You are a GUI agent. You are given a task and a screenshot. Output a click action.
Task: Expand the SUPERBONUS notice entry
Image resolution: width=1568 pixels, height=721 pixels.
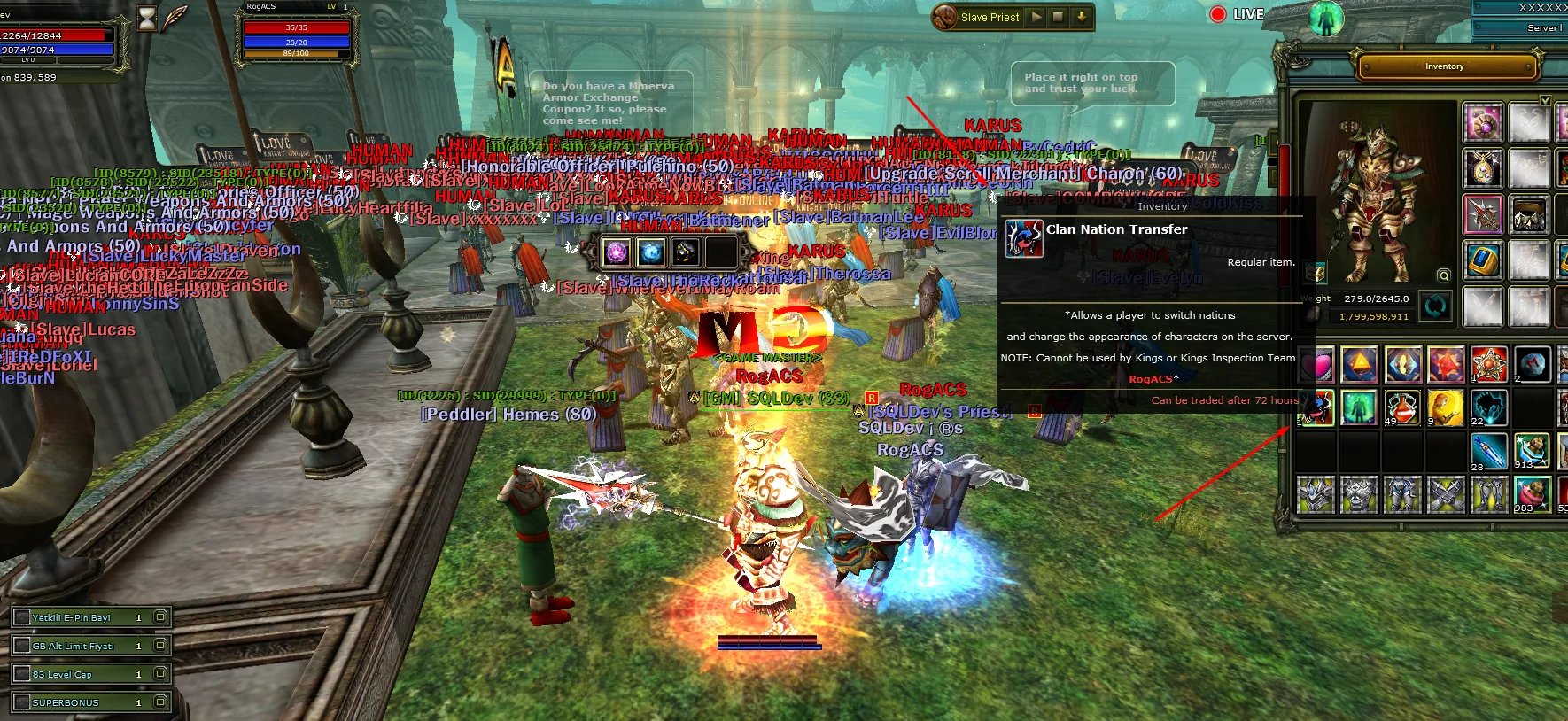coord(159,702)
